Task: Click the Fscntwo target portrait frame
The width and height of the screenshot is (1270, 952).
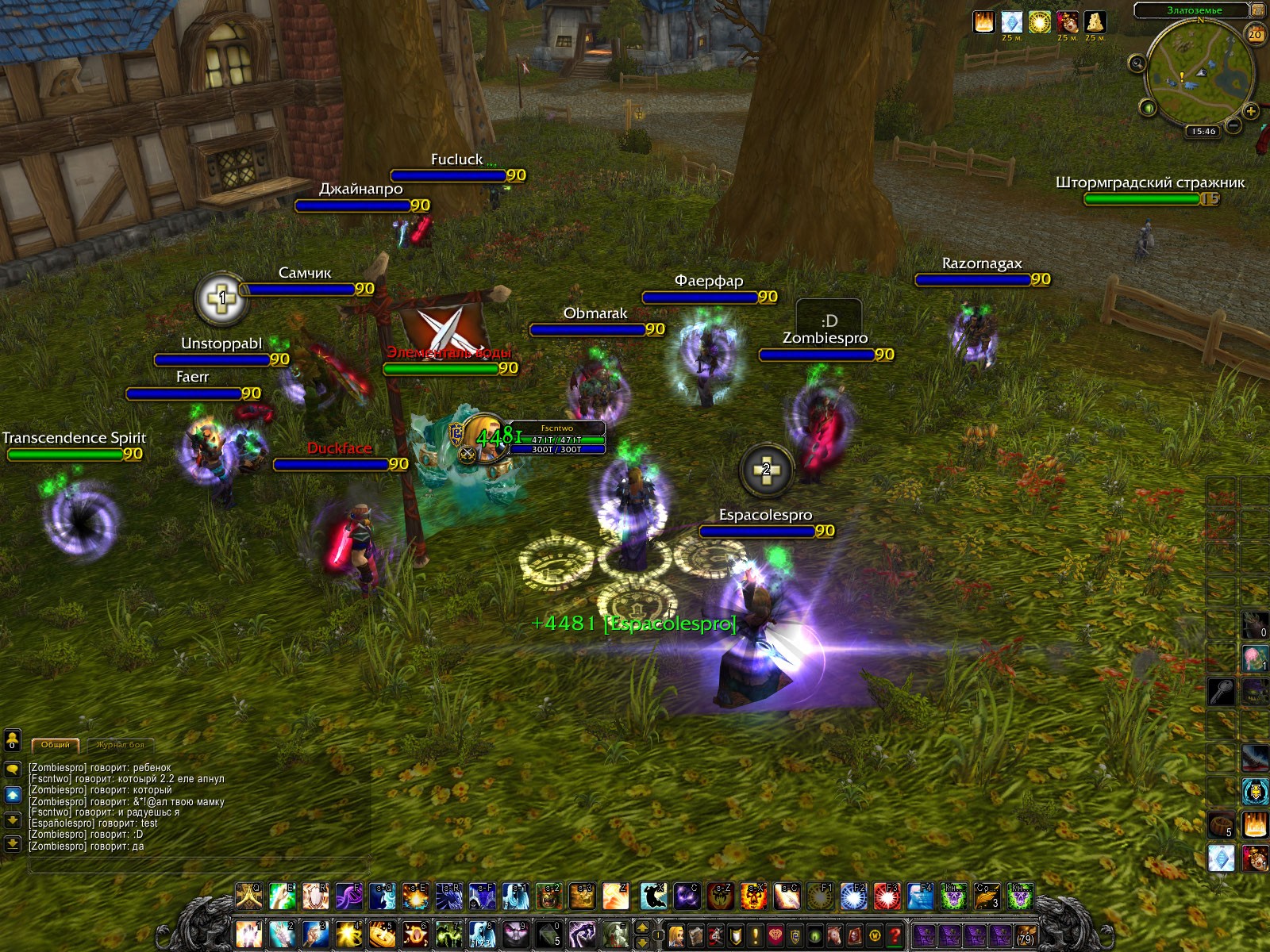Action: (486, 438)
